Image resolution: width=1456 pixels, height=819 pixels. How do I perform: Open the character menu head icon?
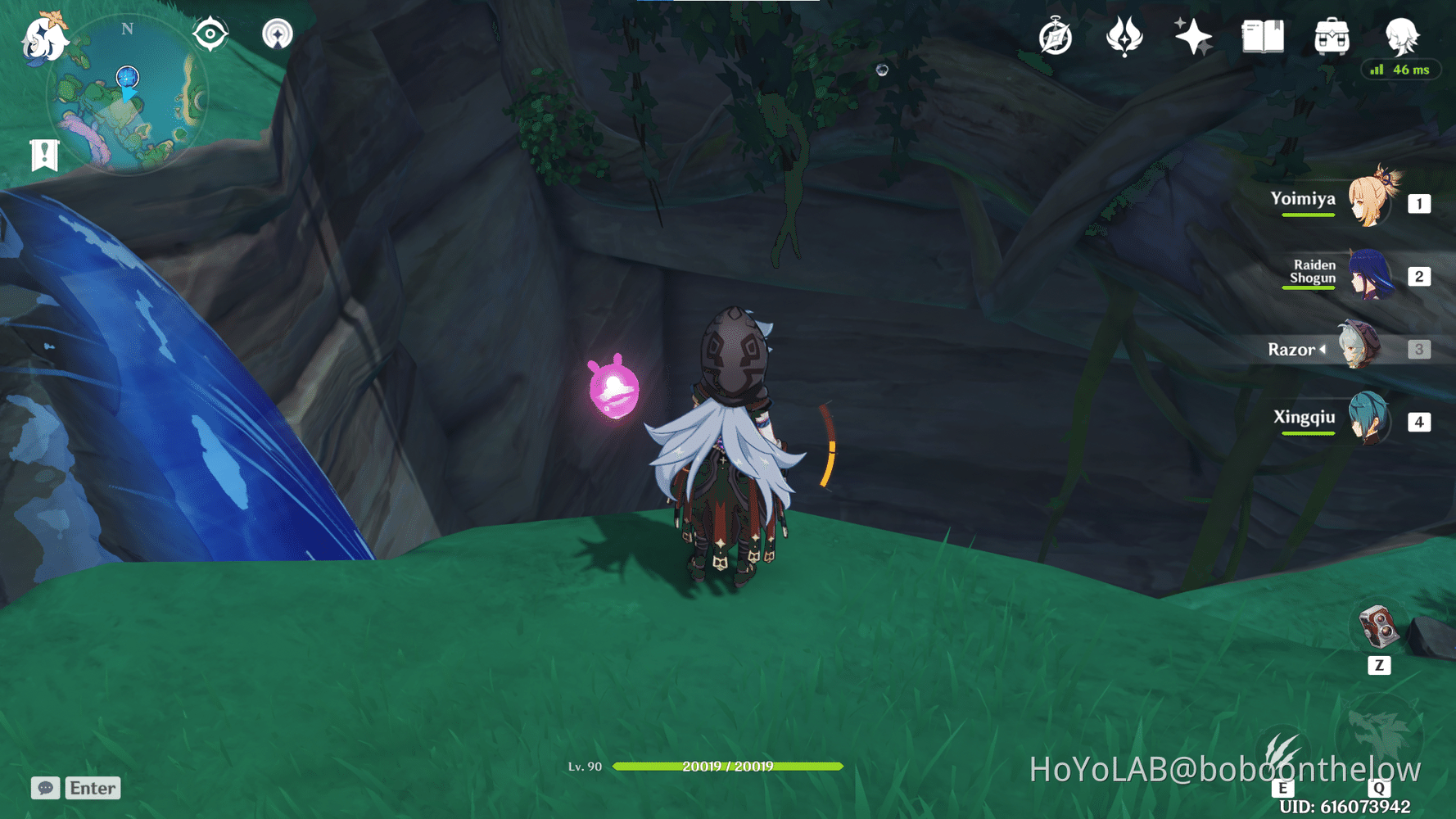(1402, 34)
